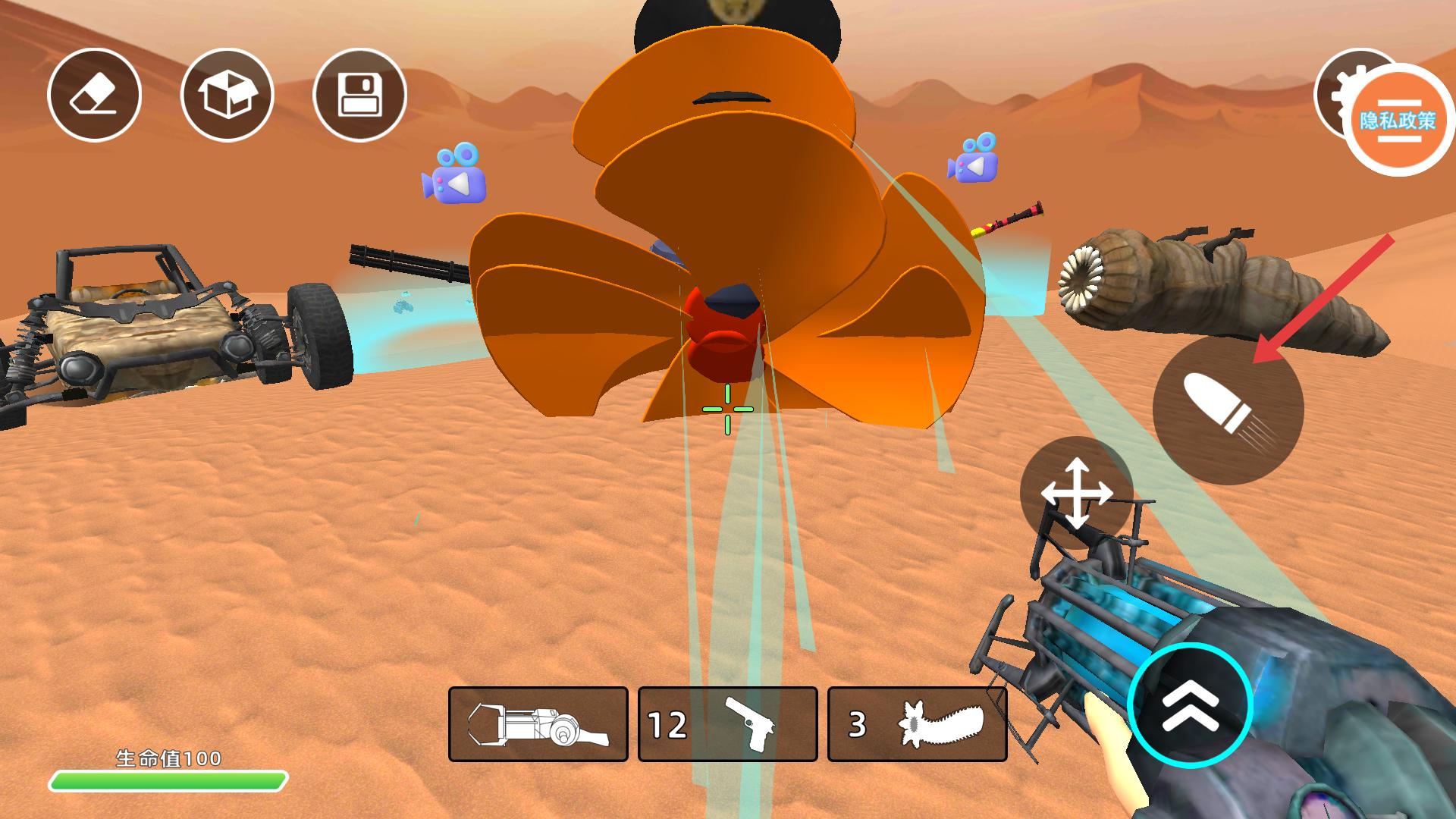Open the item box spawn menu
Screen dimensions: 1456x819
(x=227, y=95)
